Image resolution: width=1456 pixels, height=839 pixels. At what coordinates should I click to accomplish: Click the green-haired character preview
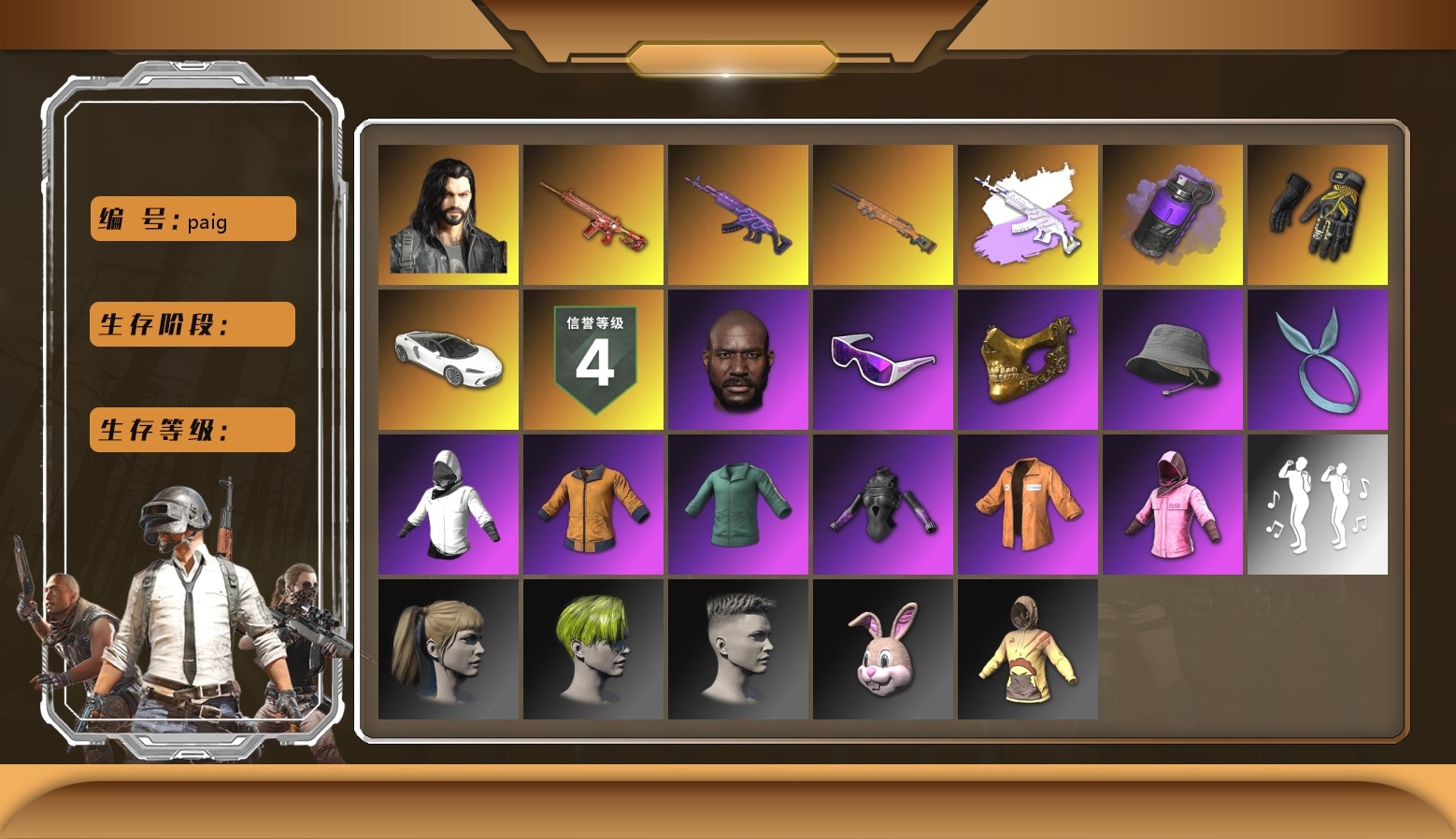click(592, 648)
